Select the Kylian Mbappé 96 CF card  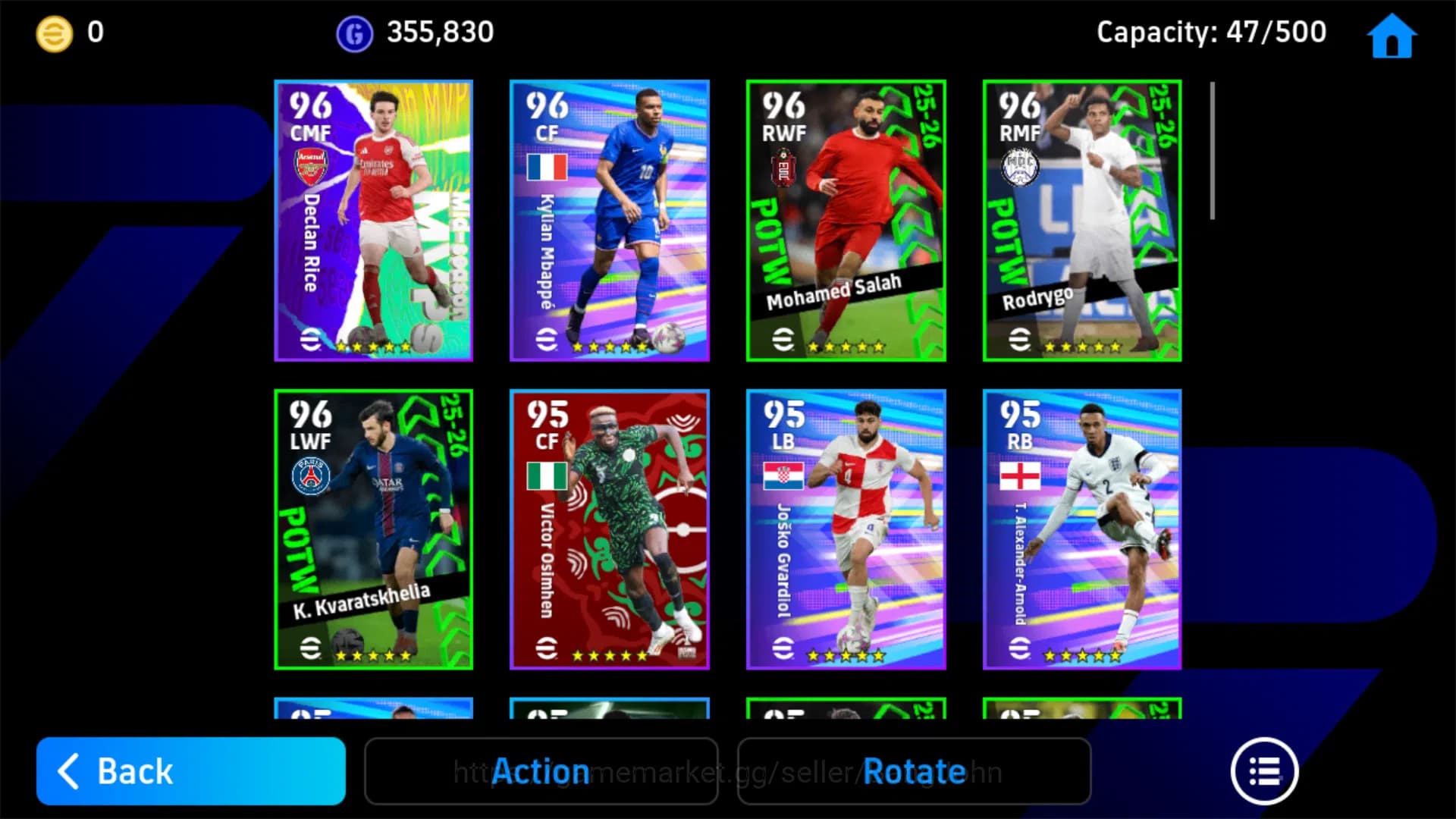(609, 218)
